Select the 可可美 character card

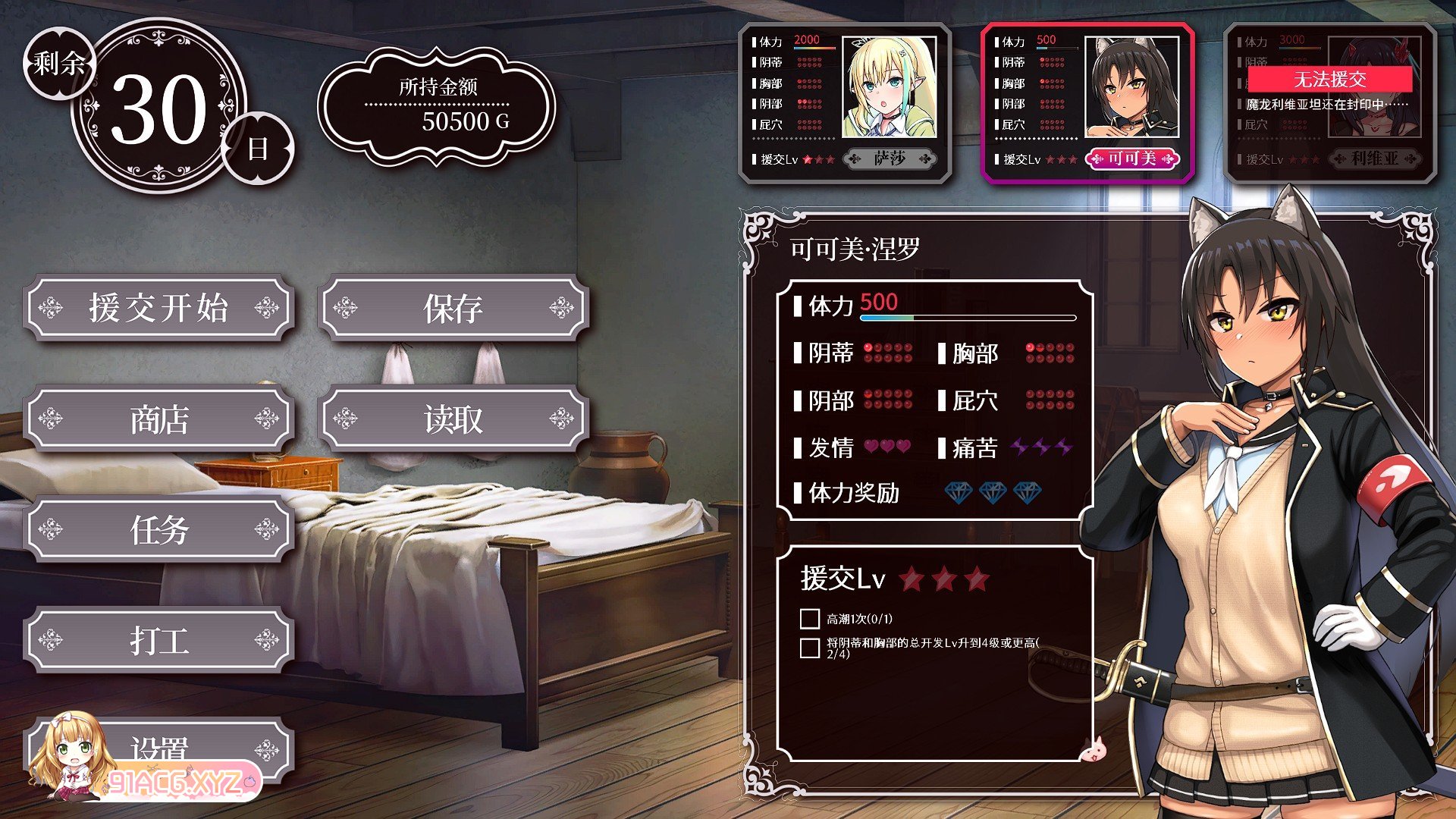[x=1087, y=103]
